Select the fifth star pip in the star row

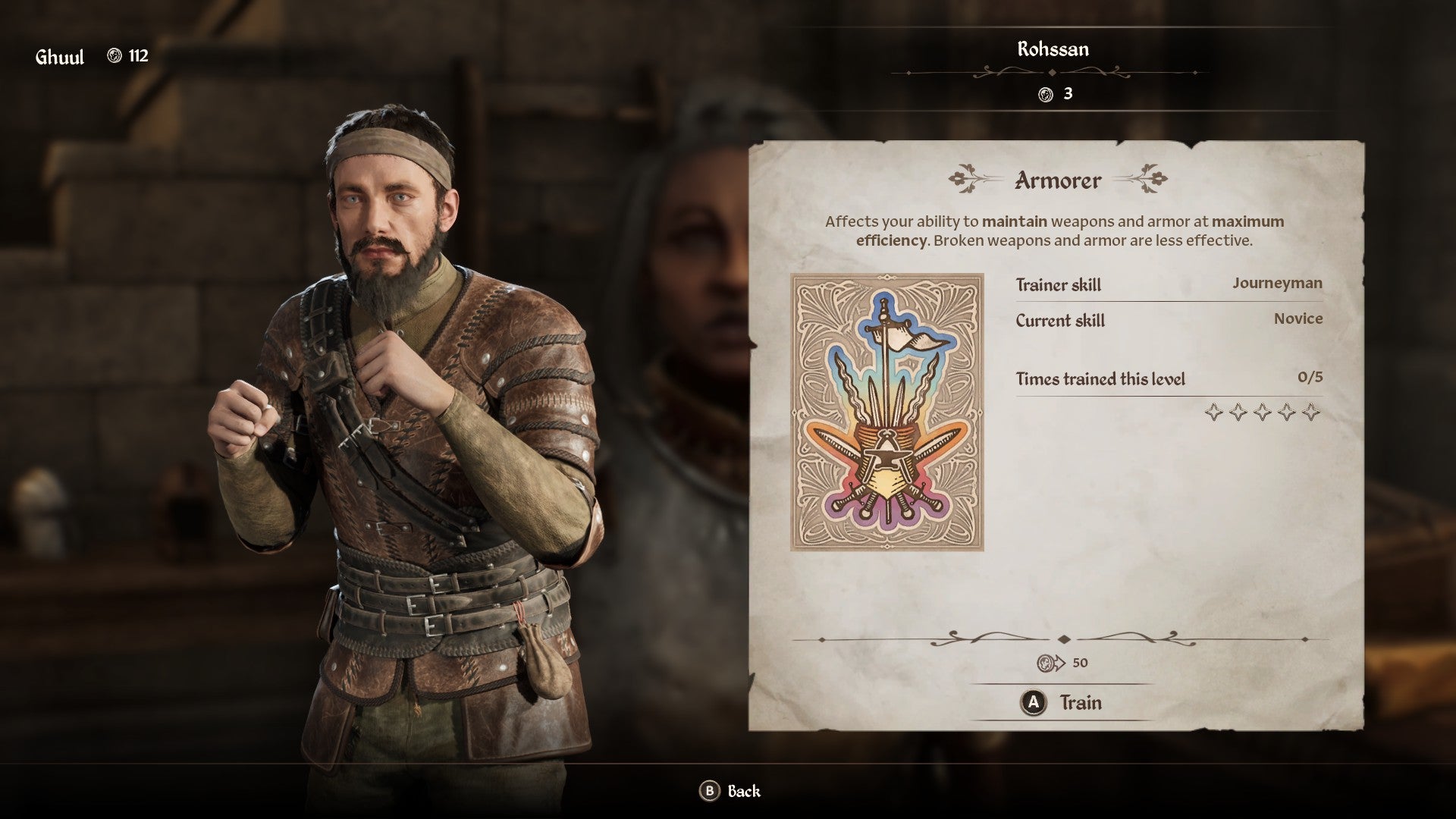click(1311, 411)
